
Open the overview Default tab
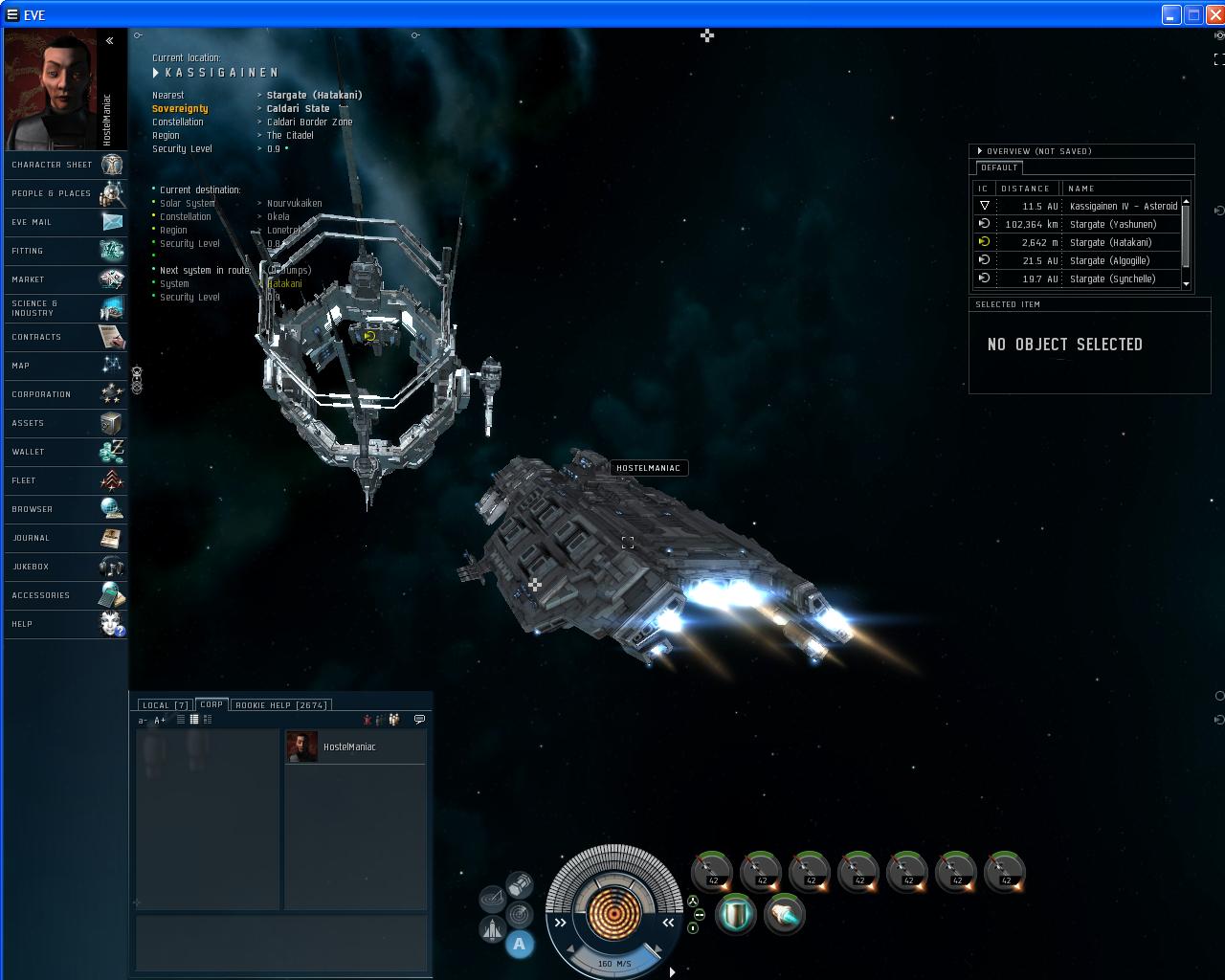[x=998, y=167]
